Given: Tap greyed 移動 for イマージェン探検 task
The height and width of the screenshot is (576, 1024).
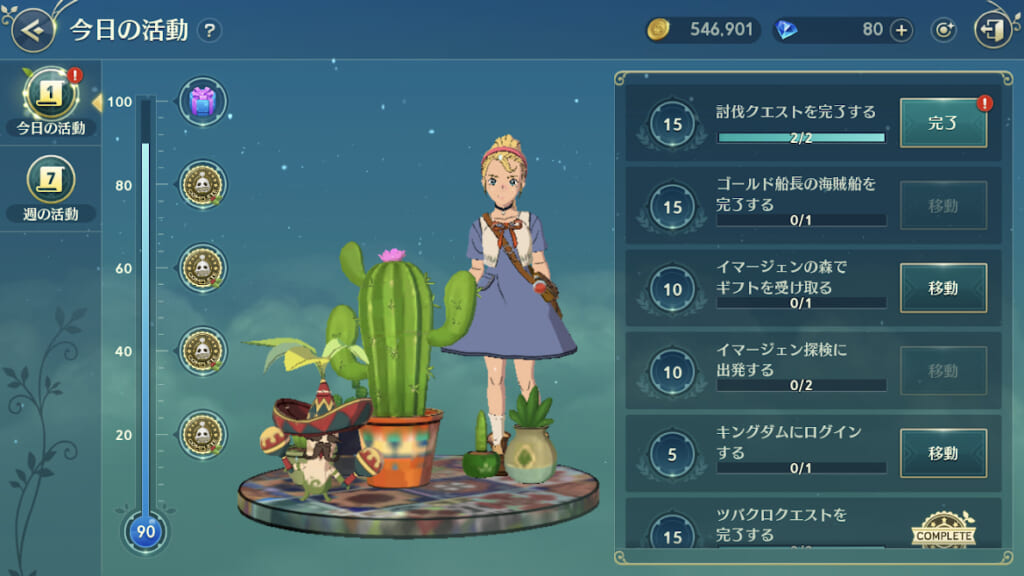Looking at the screenshot, I should click(943, 371).
